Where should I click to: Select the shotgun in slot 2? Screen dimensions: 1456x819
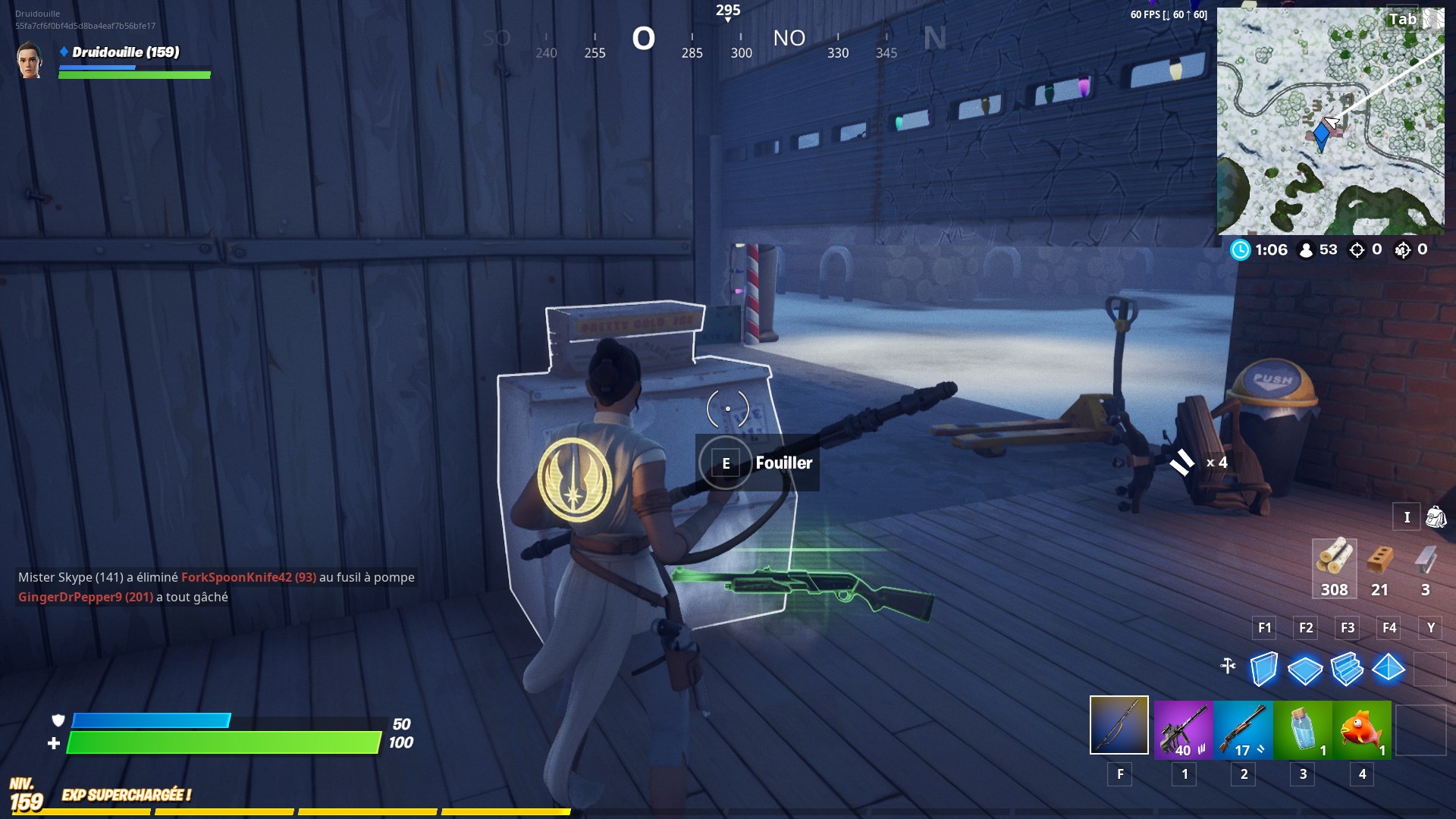click(1241, 730)
